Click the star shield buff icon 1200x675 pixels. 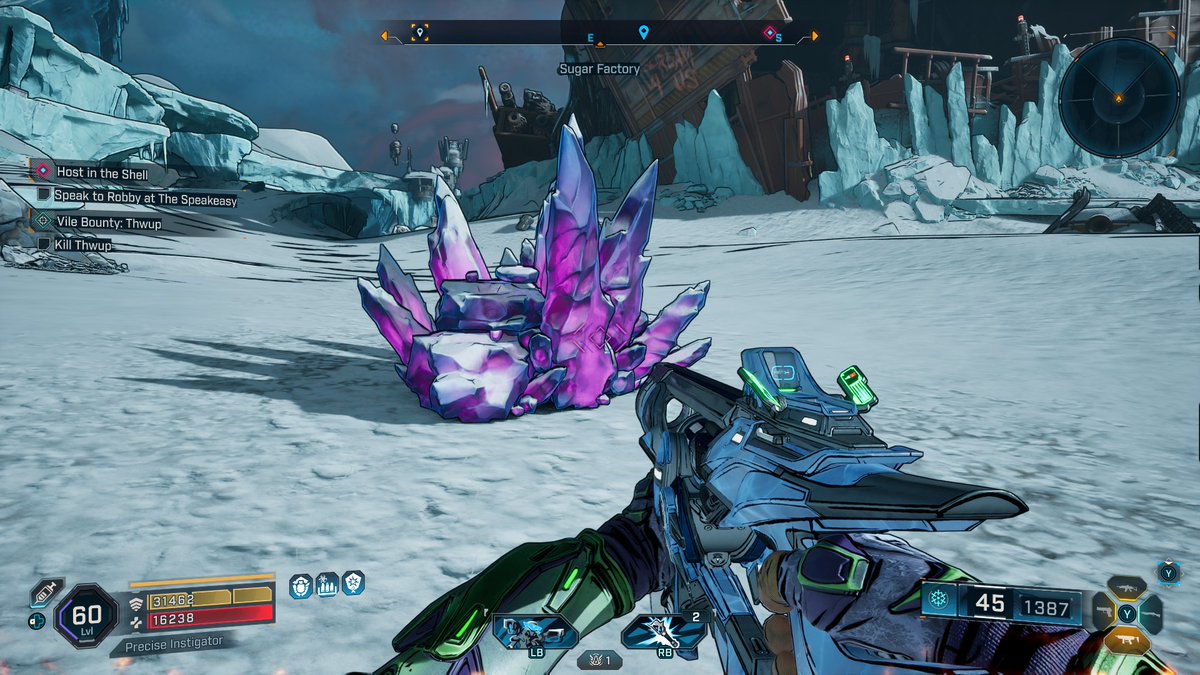coord(353,583)
